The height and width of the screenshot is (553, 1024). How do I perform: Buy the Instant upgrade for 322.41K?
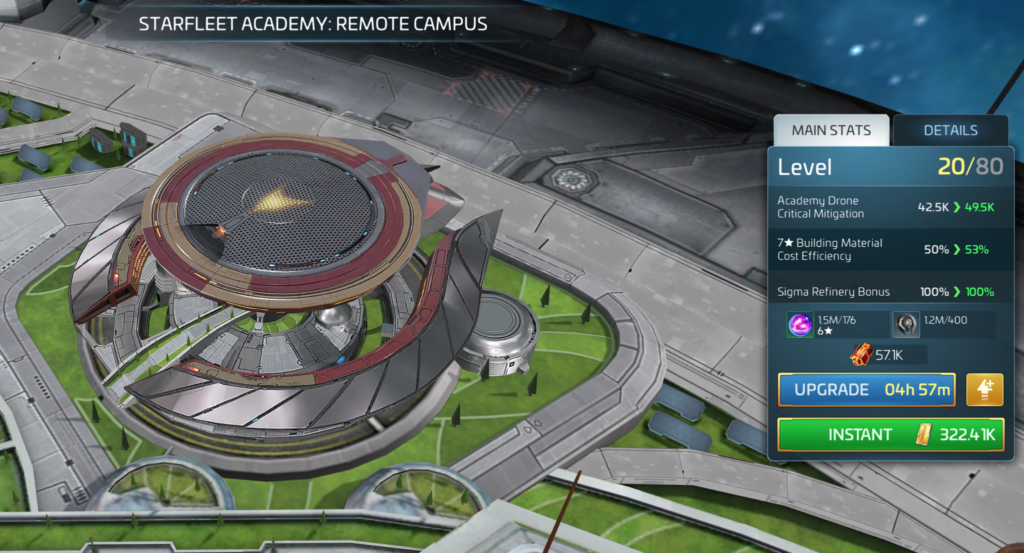pyautogui.click(x=890, y=435)
